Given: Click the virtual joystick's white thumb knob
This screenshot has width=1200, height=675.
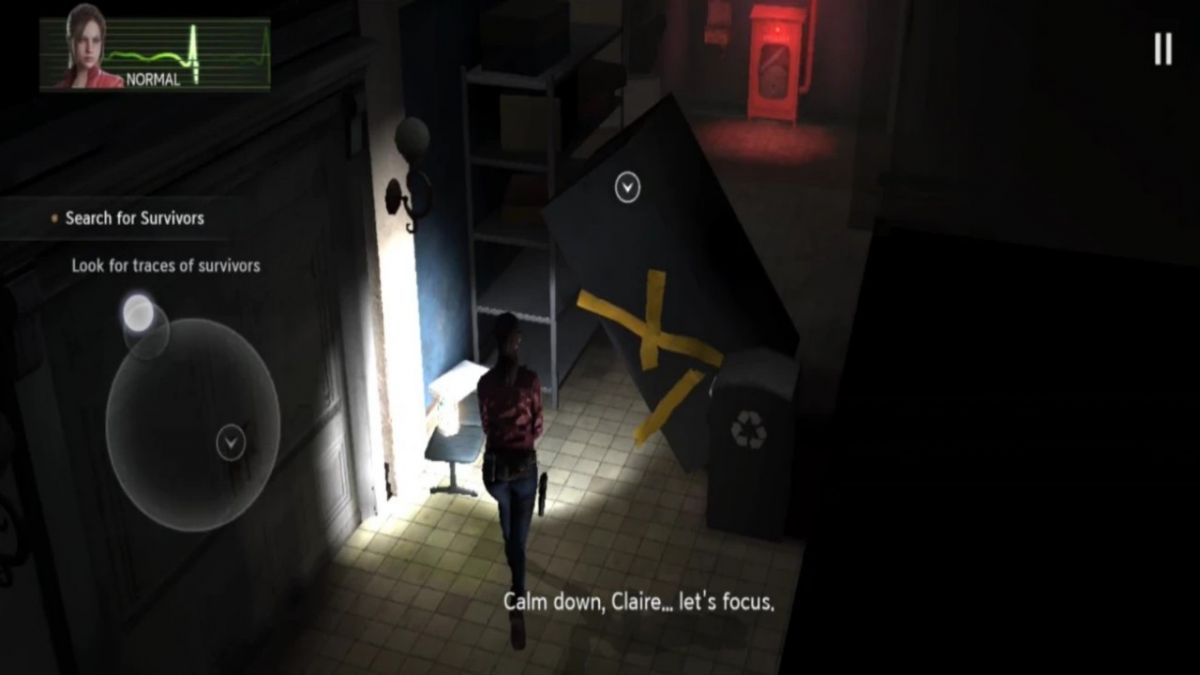Looking at the screenshot, I should click(139, 314).
